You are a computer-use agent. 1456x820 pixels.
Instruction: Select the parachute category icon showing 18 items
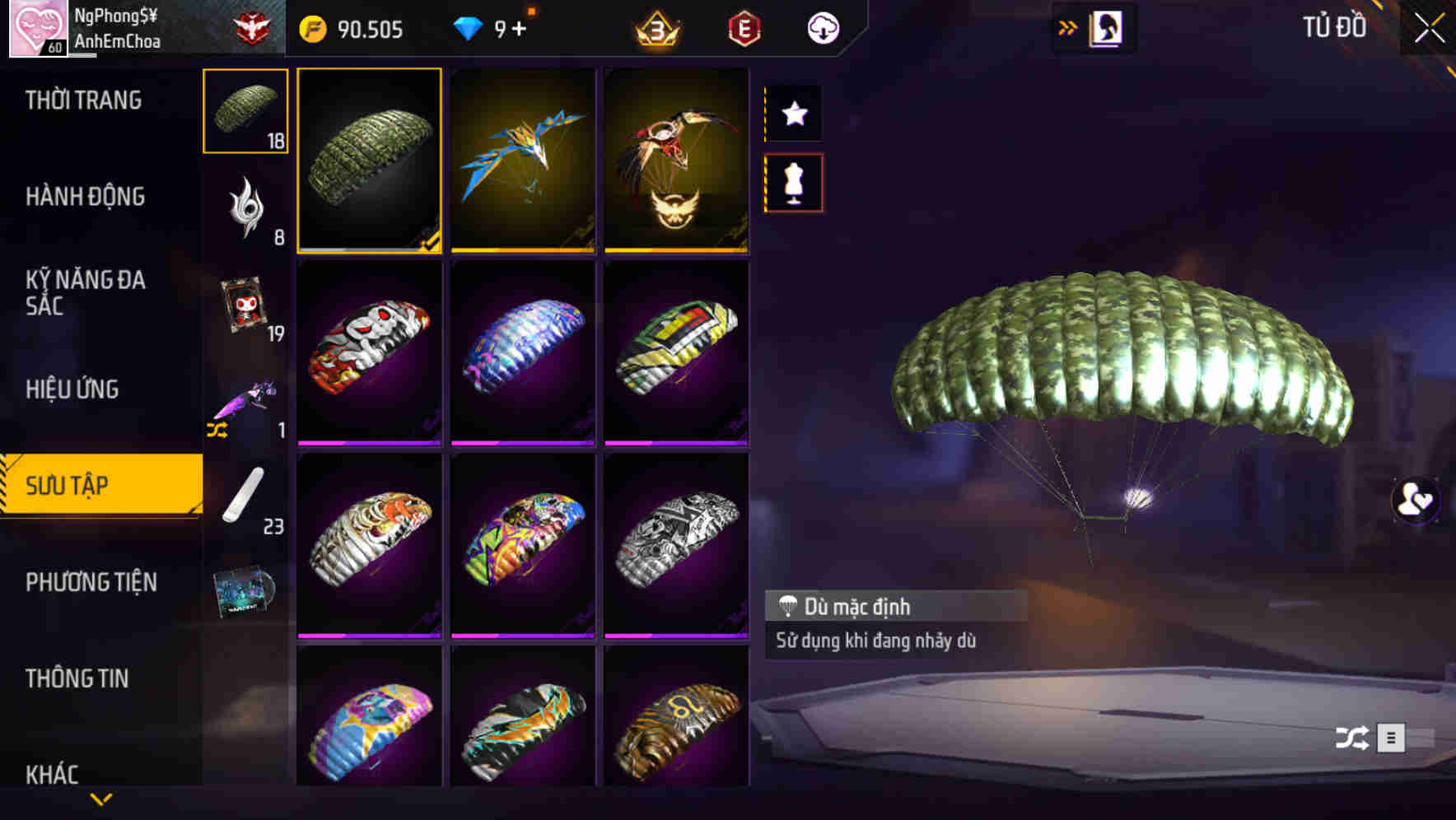point(244,111)
